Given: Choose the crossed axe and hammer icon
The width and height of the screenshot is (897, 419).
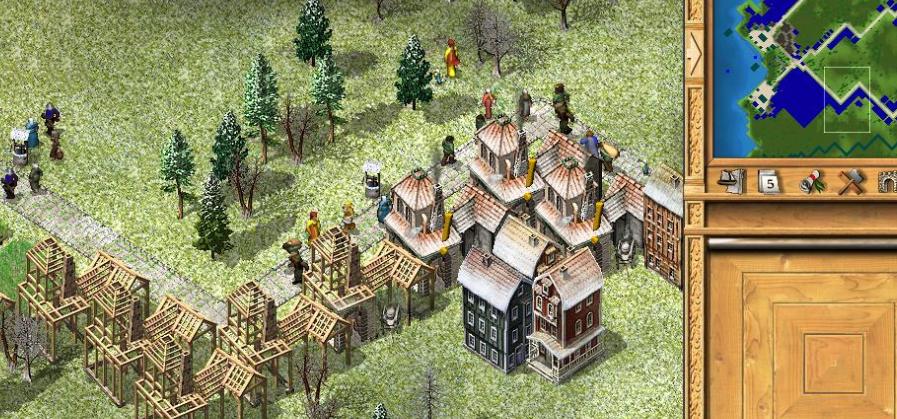Looking at the screenshot, I should [851, 181].
